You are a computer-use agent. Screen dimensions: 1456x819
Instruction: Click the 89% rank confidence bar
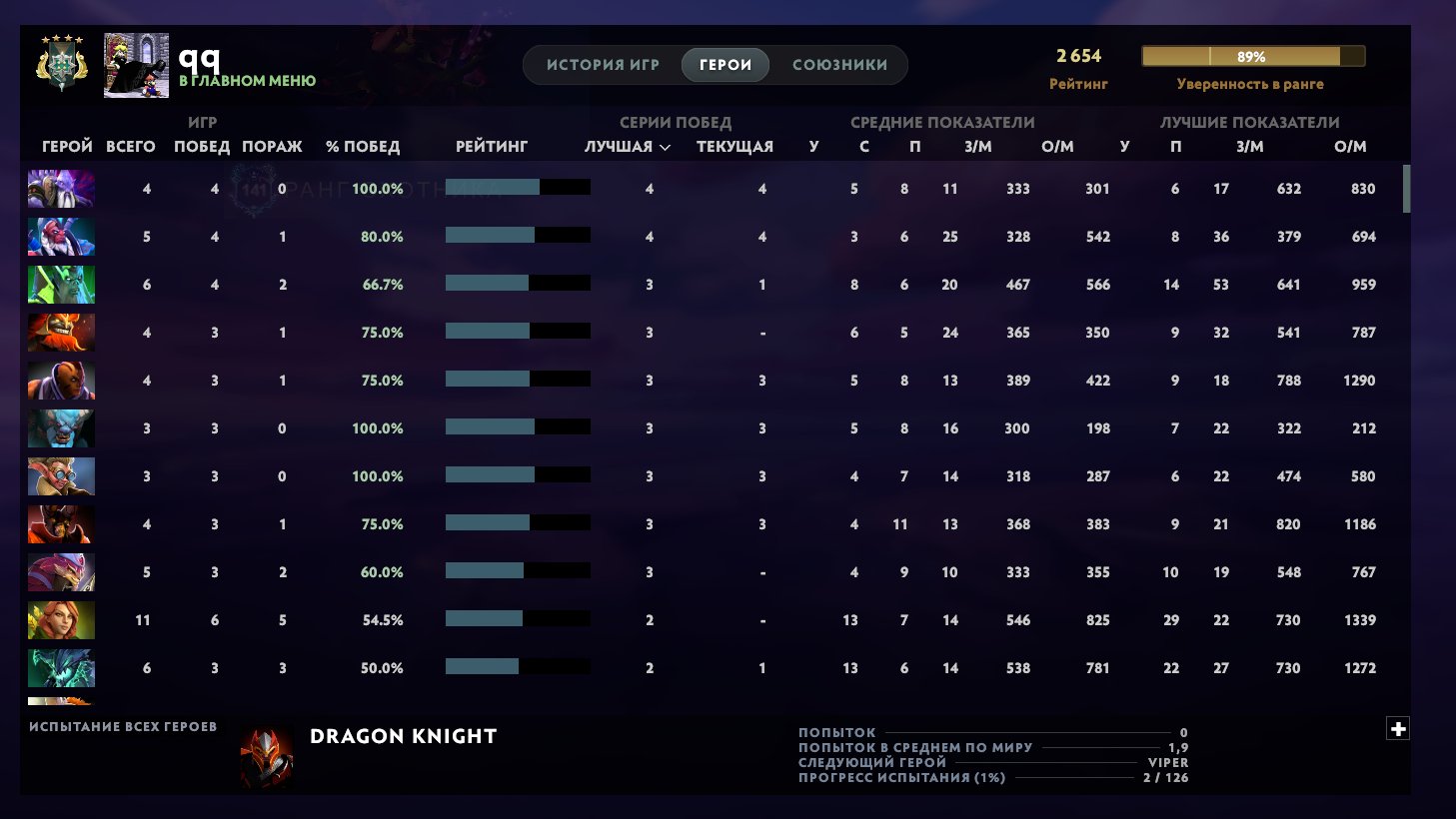[1252, 56]
